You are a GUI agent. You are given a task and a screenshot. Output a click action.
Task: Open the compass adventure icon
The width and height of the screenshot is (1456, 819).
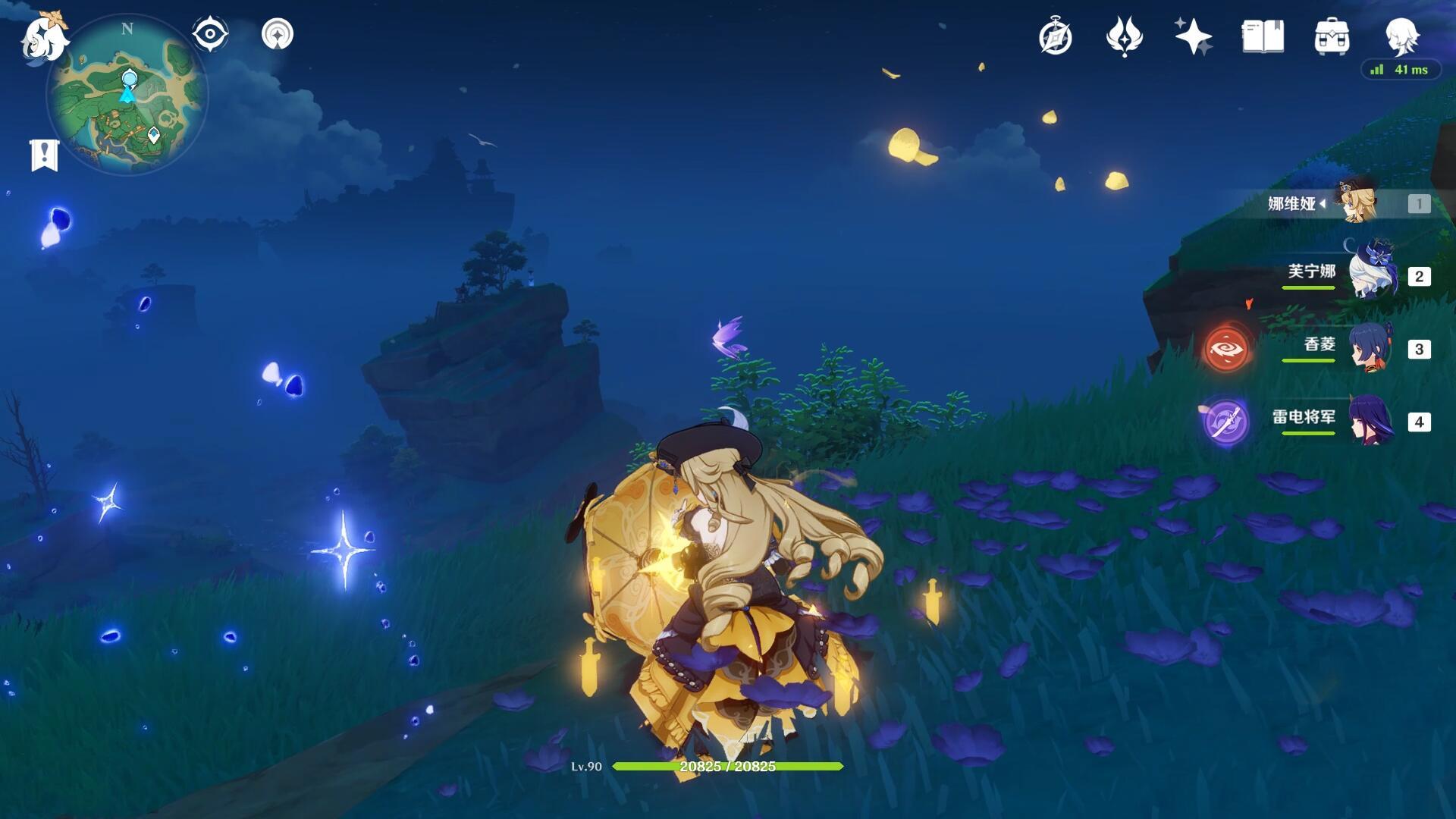[1056, 36]
